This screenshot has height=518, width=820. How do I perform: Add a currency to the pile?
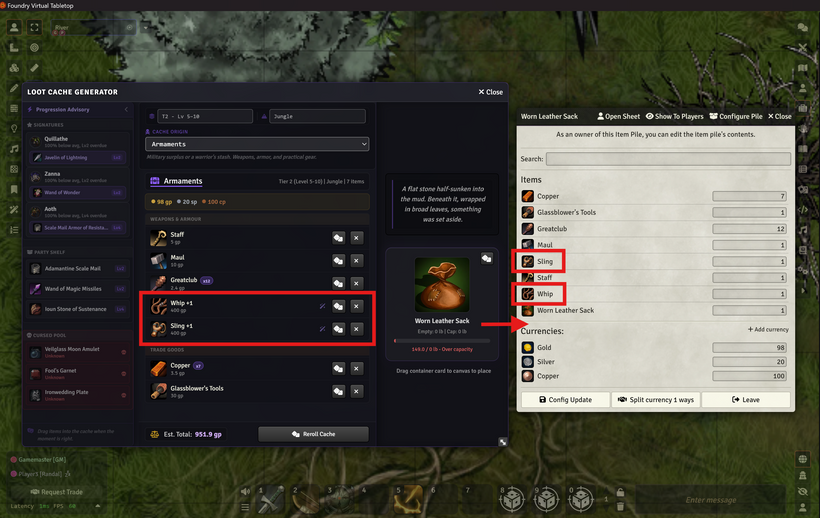[x=768, y=329]
